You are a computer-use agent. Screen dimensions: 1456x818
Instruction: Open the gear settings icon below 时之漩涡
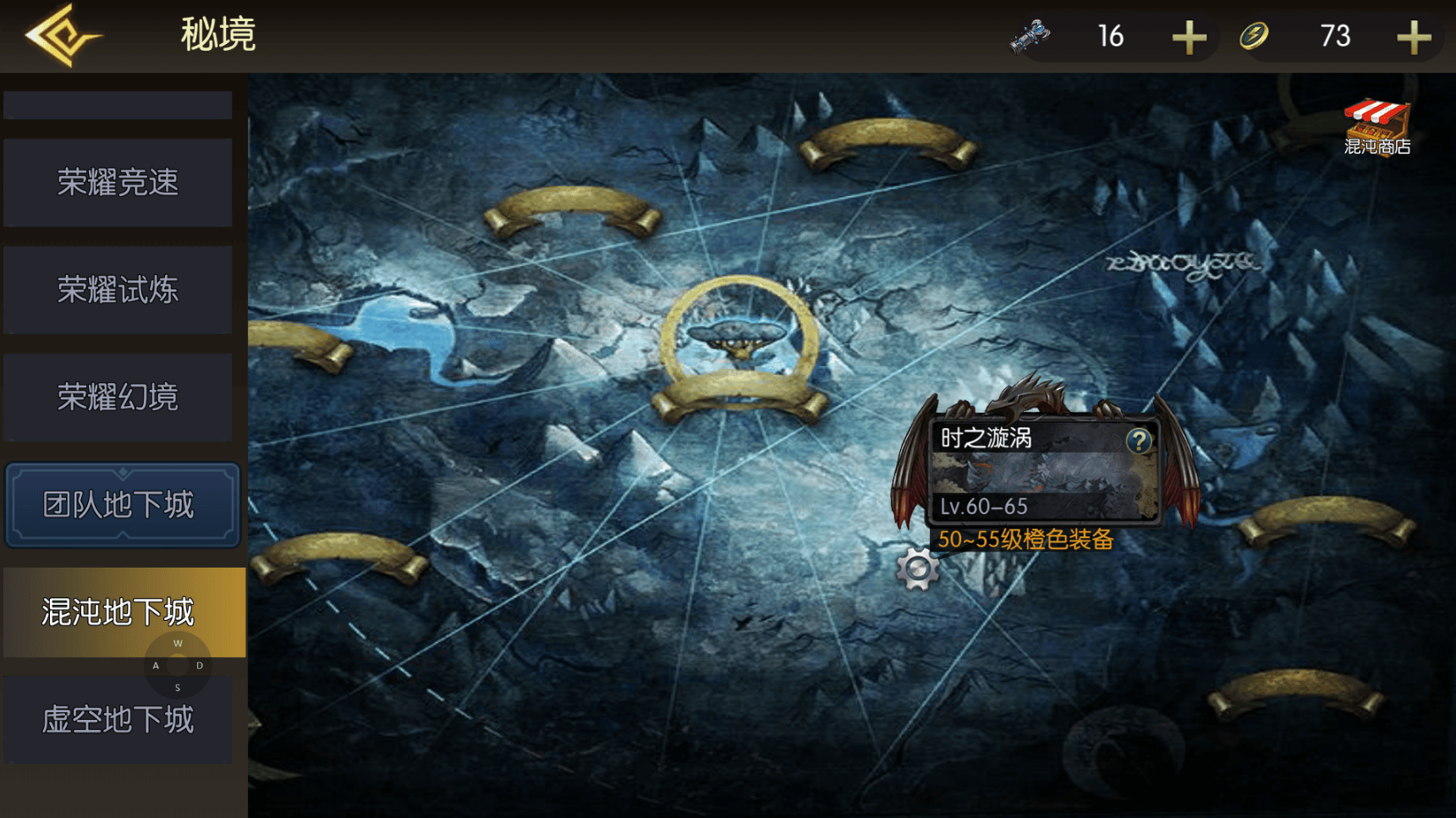(x=917, y=569)
